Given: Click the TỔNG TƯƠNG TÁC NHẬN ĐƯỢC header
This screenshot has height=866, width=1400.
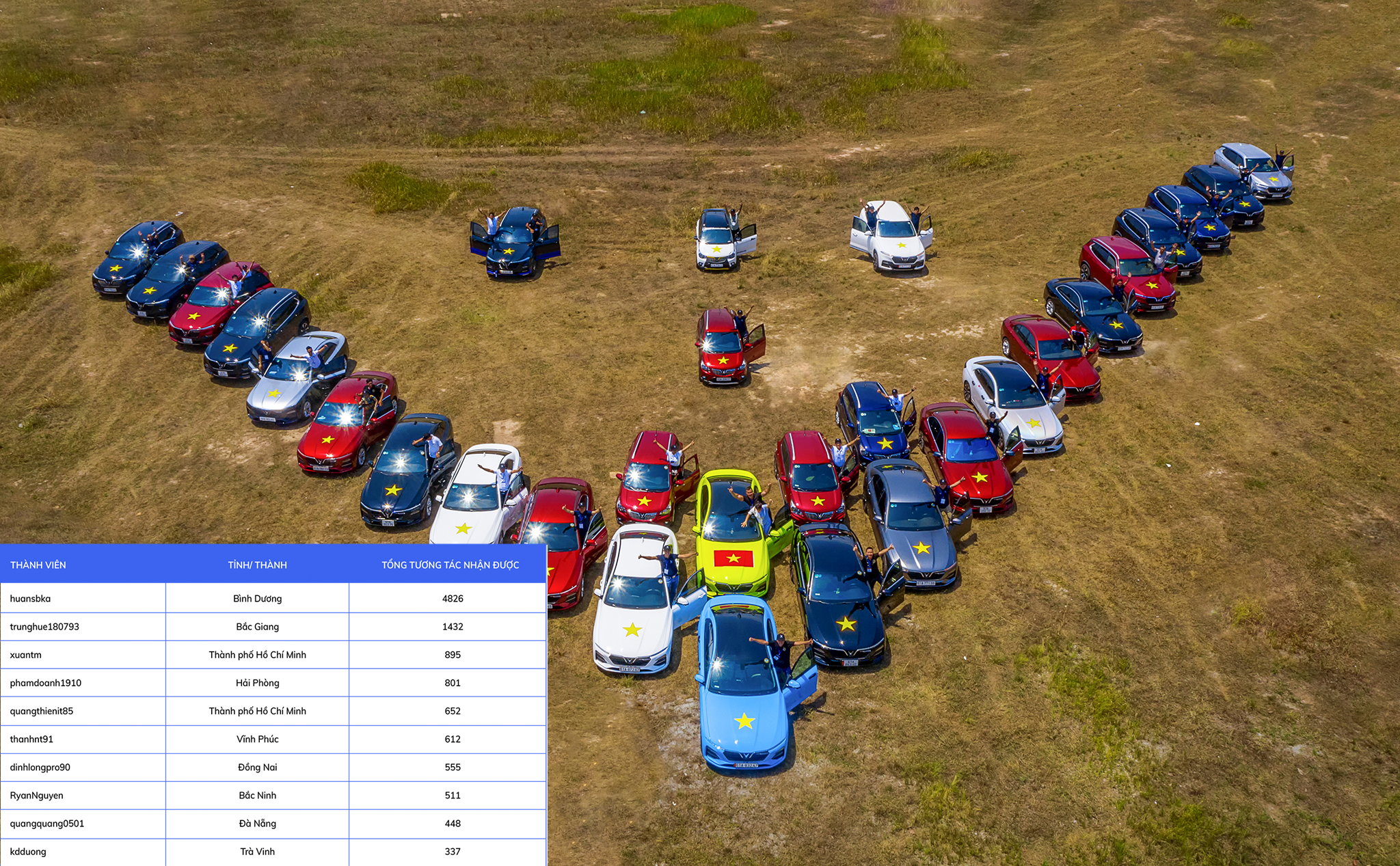Looking at the screenshot, I should coord(450,565).
